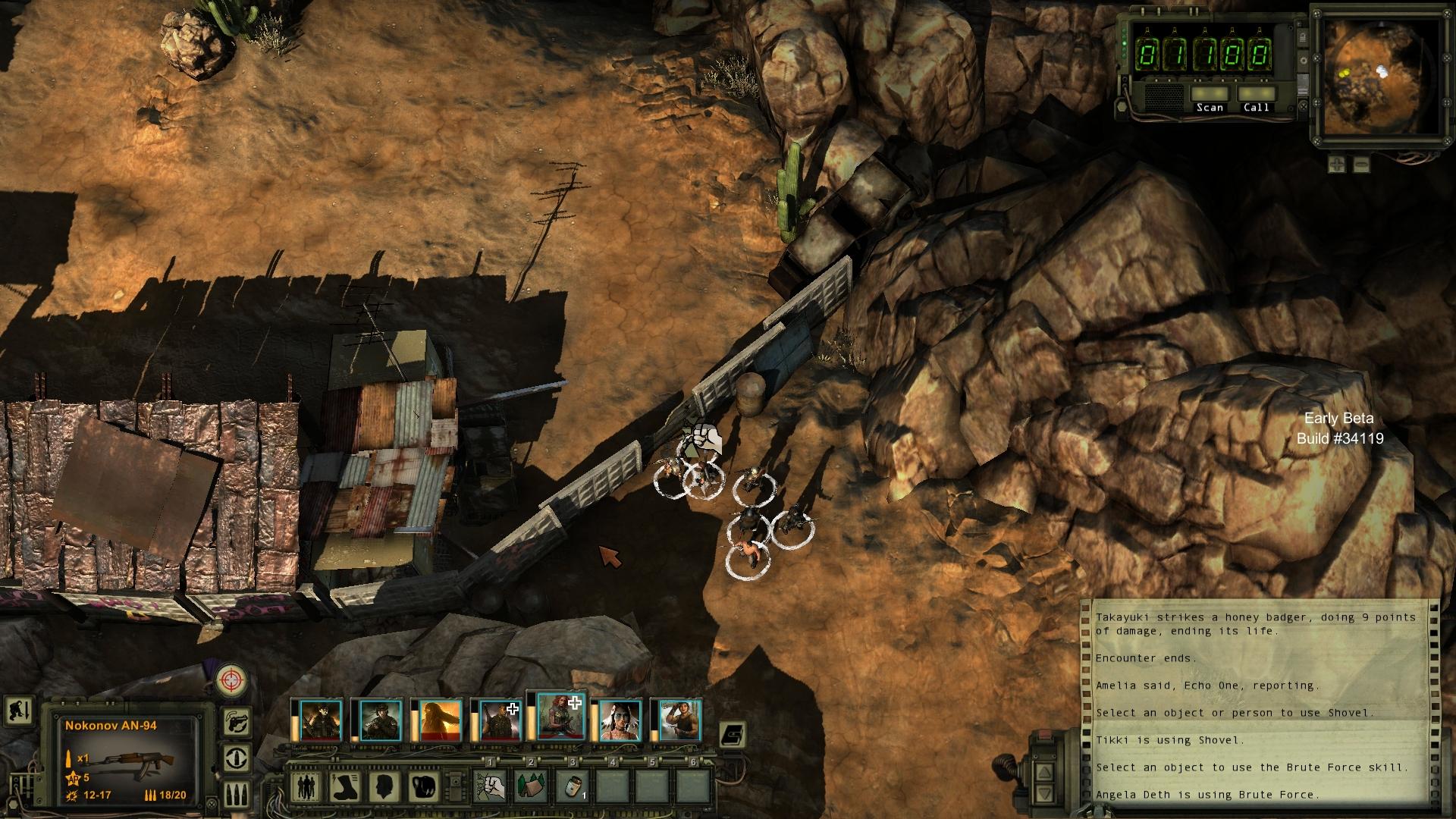Screen dimensions: 1456x819
Task: Zoom in the minimap with plus button
Action: pos(1336,163)
